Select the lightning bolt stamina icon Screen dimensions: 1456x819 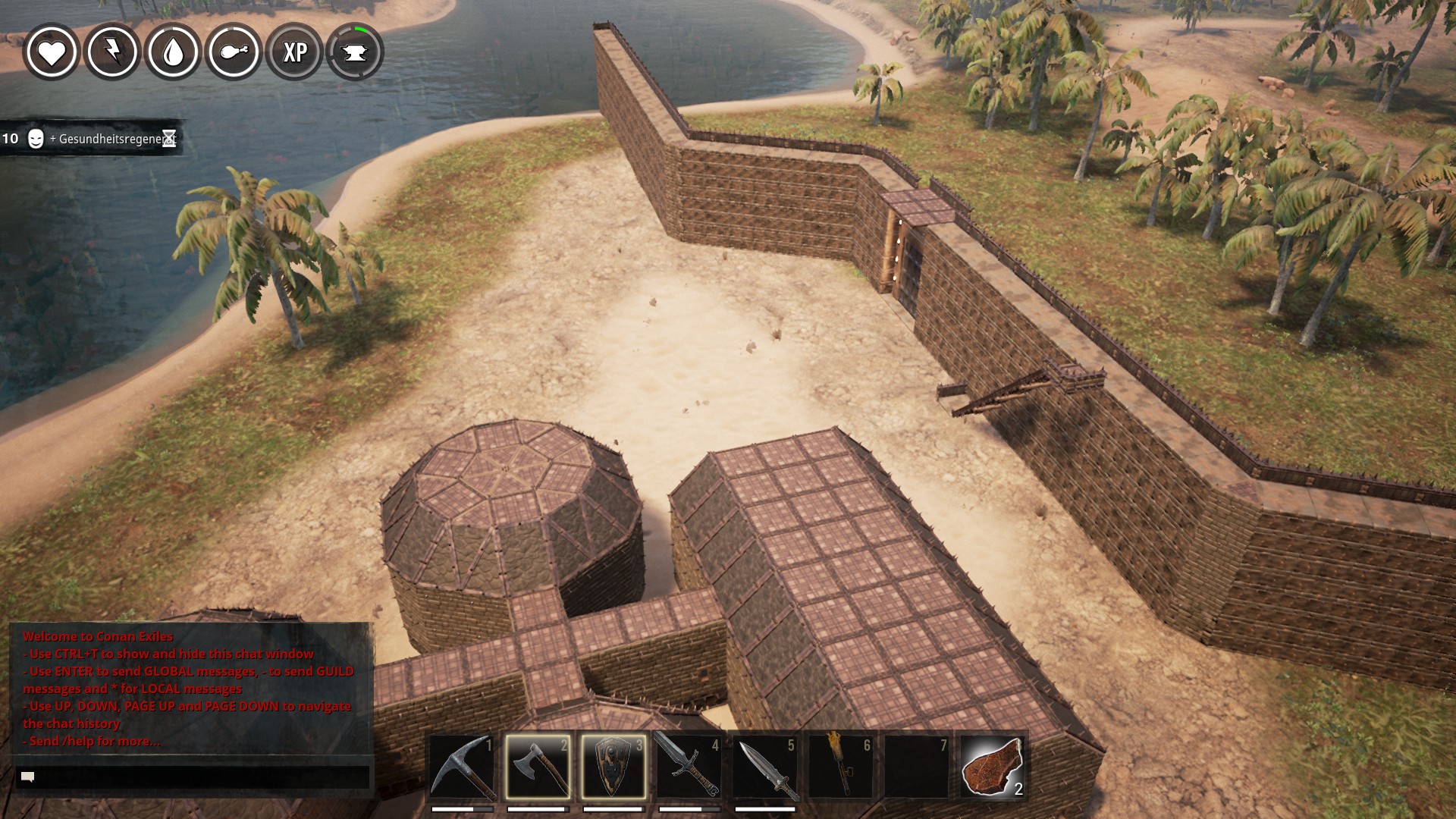112,52
